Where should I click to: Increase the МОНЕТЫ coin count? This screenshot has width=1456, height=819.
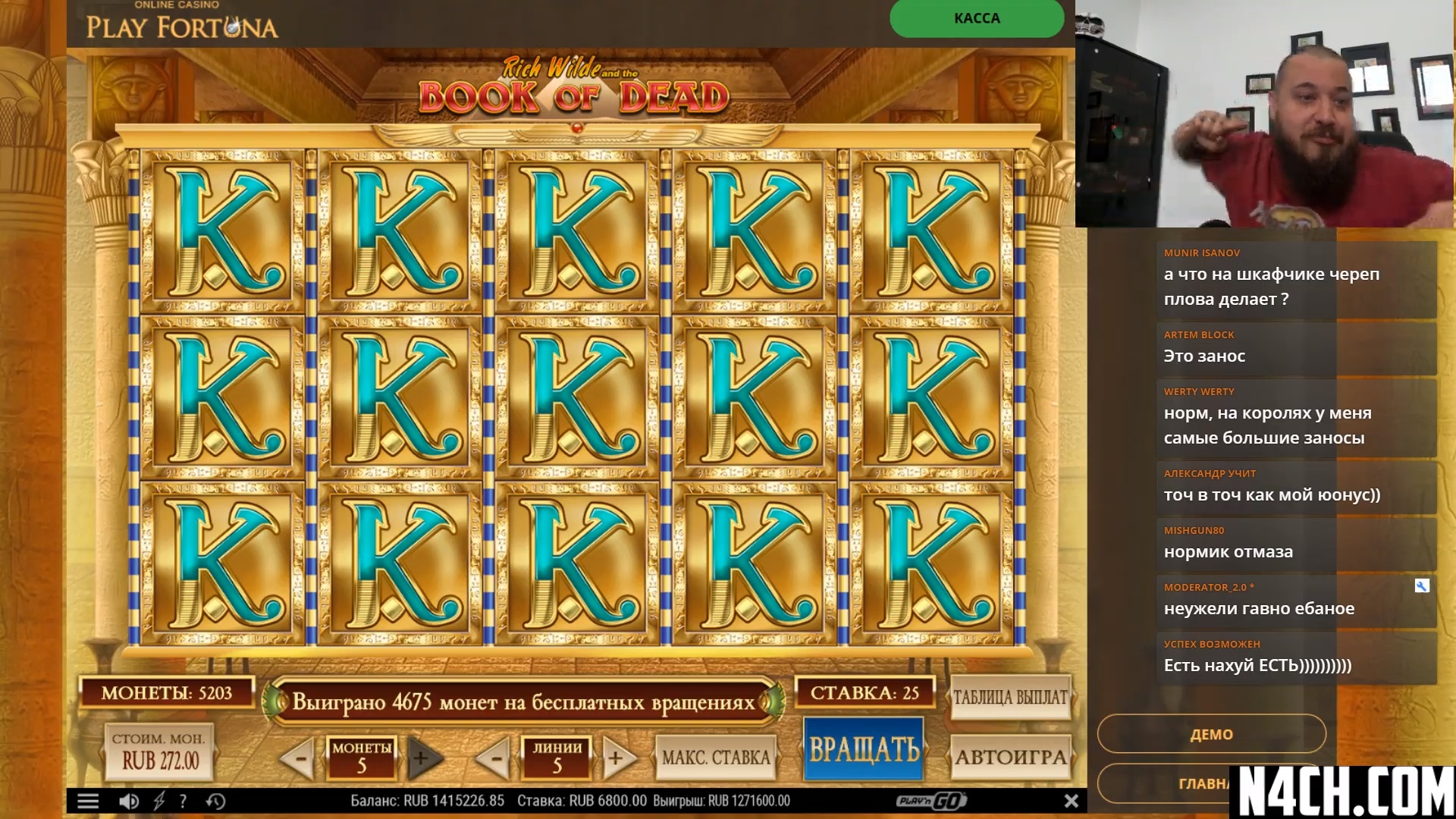422,757
